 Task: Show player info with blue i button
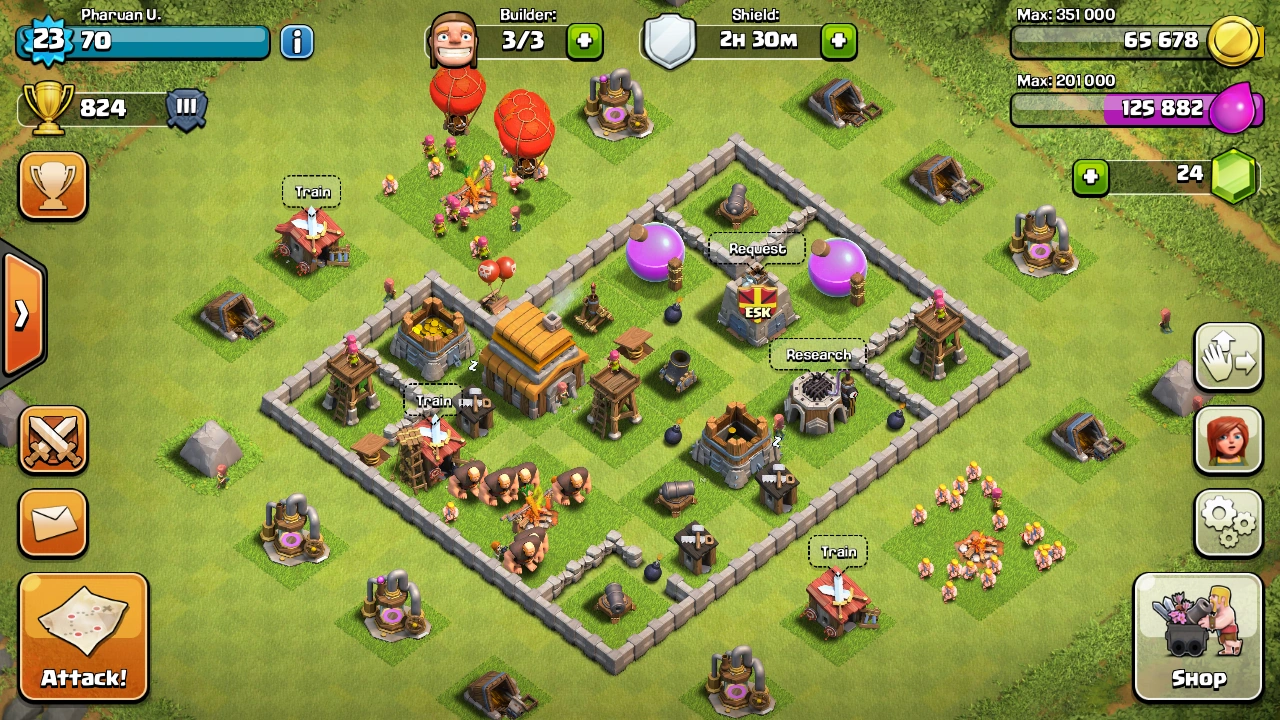click(x=297, y=42)
